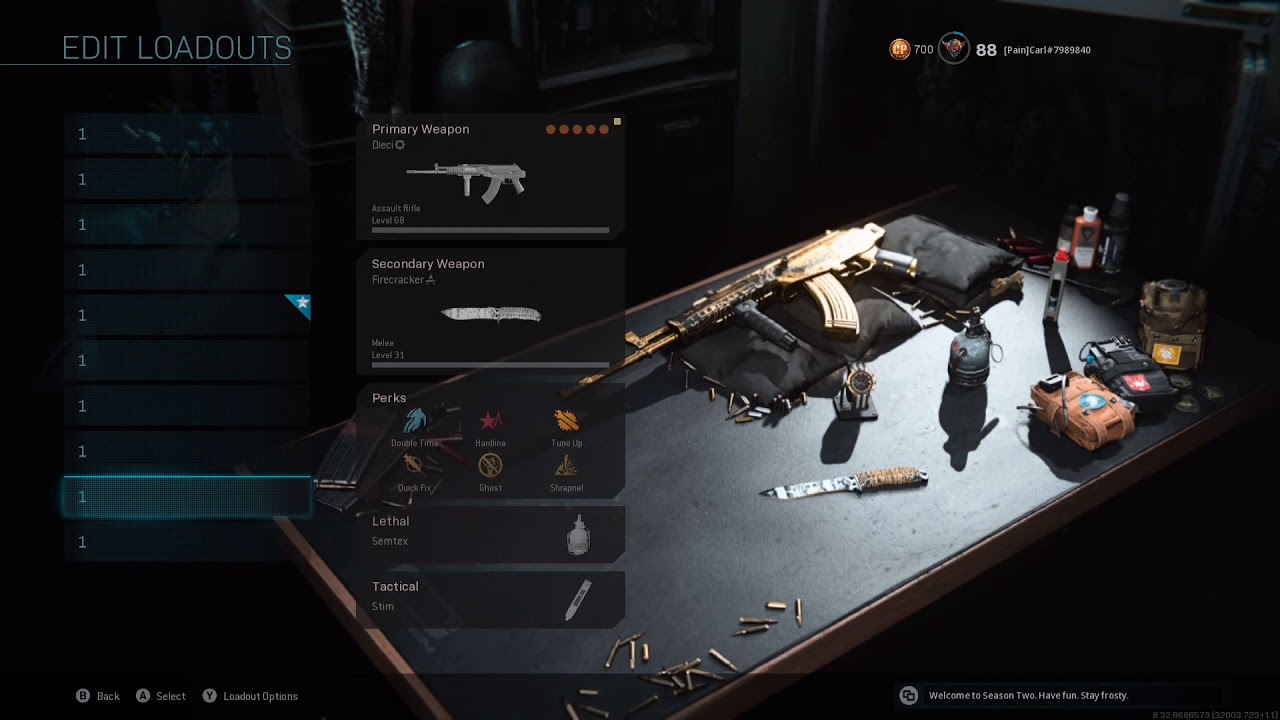Screen dimensions: 1280x720
Task: Choose the Hardline perk icon
Action: 490,421
